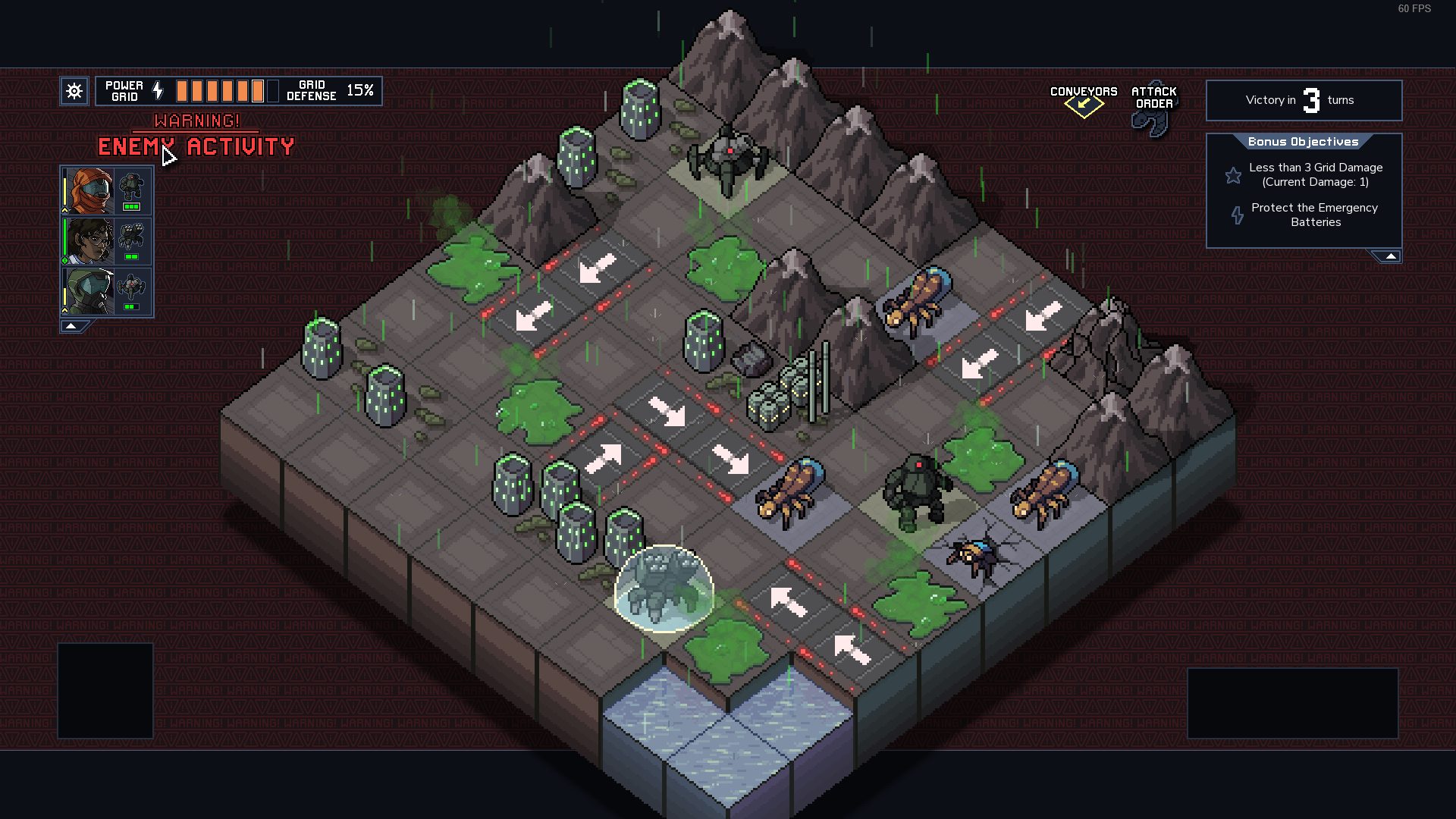Select the spider-legged artillery mech
The image size is (1456, 819).
point(728,161)
